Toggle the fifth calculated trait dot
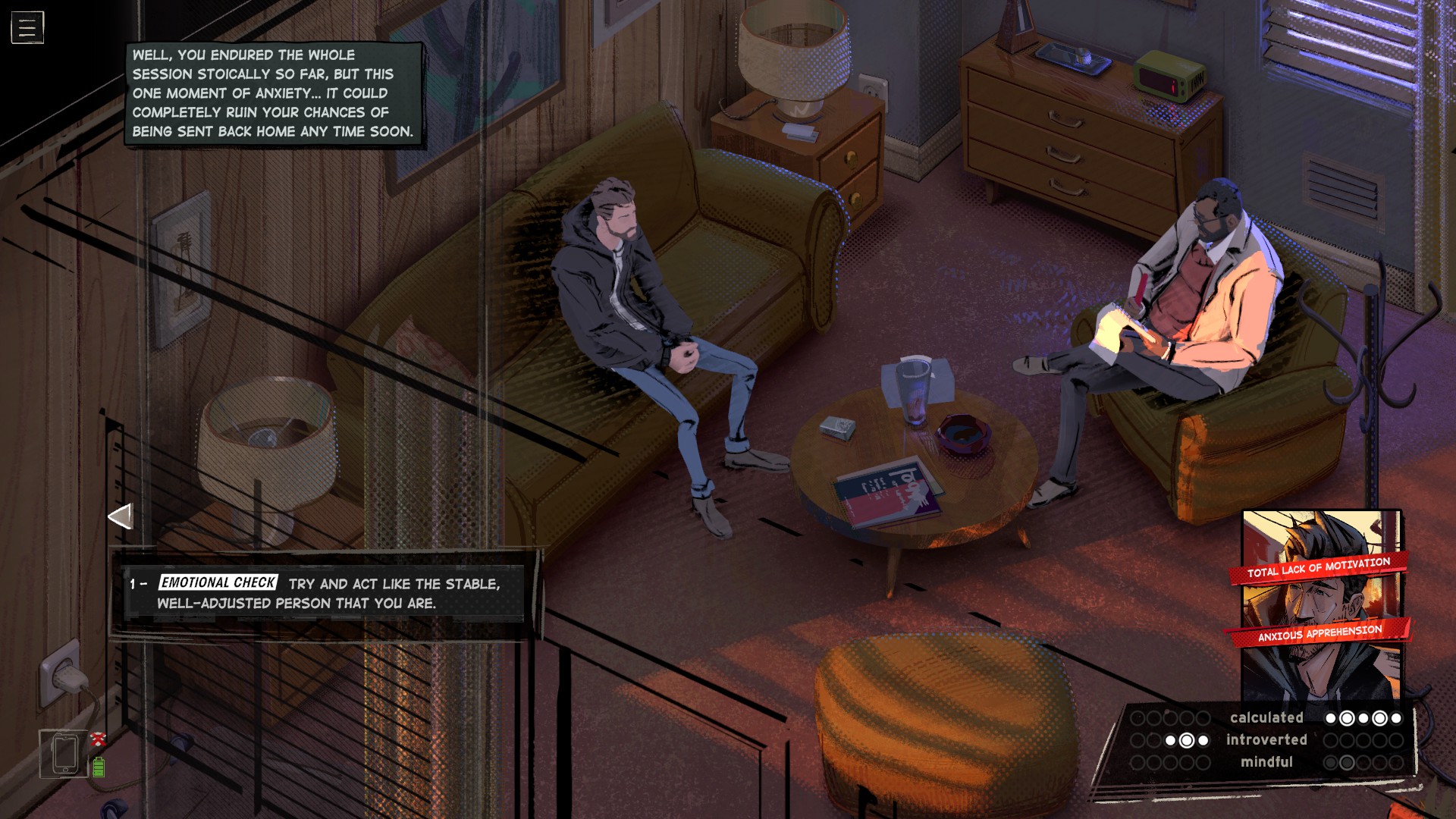The height and width of the screenshot is (819, 1456). point(1397,717)
